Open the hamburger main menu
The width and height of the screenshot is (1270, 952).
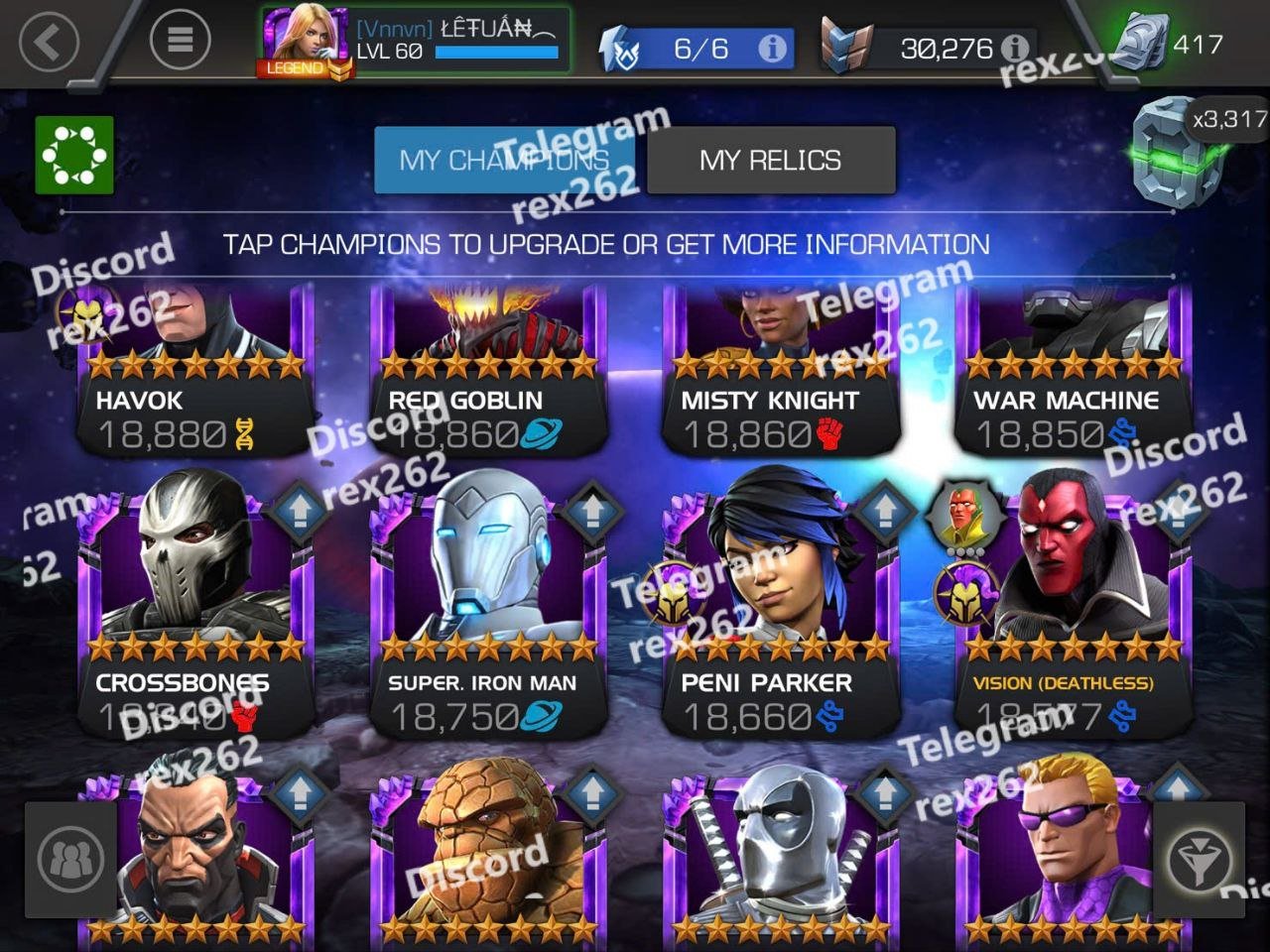pyautogui.click(x=180, y=40)
